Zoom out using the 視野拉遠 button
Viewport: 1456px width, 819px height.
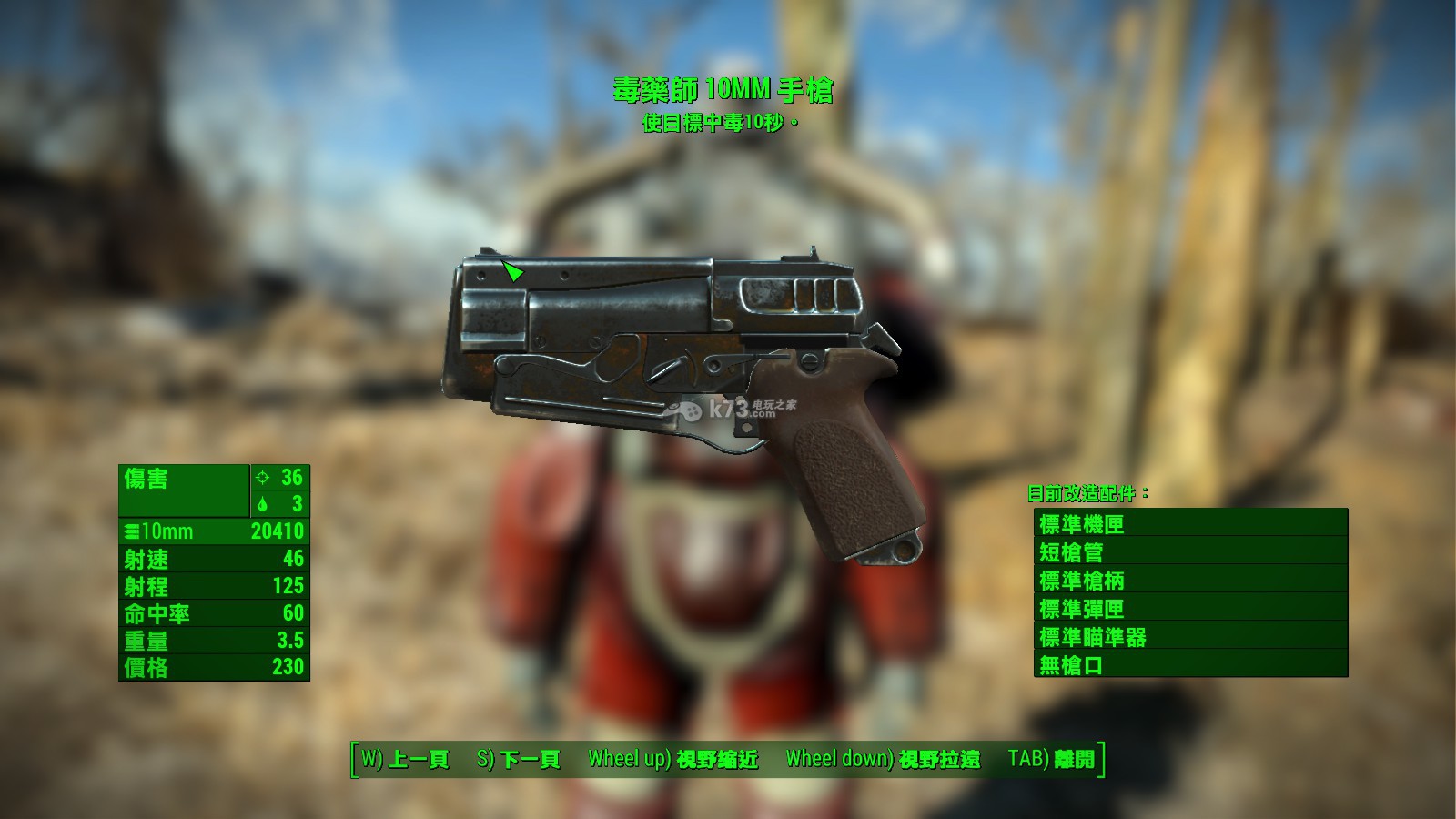point(883,759)
